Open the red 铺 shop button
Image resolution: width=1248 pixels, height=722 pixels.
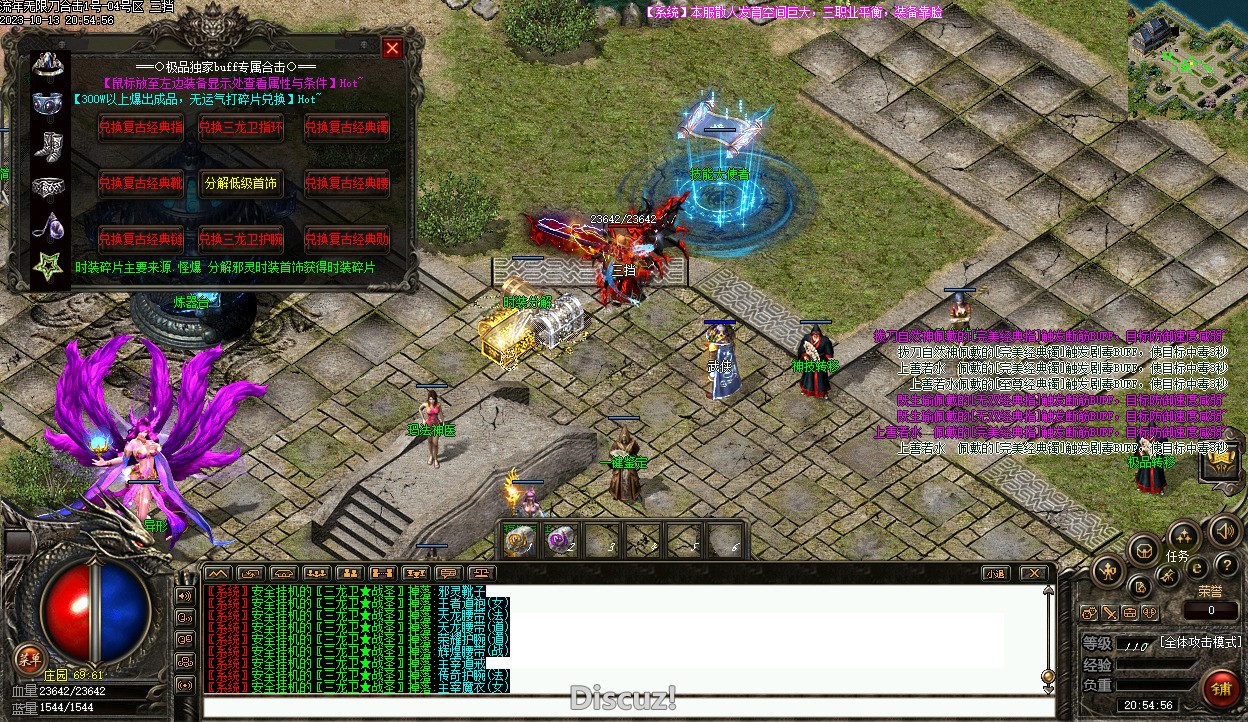pyautogui.click(x=1220, y=688)
